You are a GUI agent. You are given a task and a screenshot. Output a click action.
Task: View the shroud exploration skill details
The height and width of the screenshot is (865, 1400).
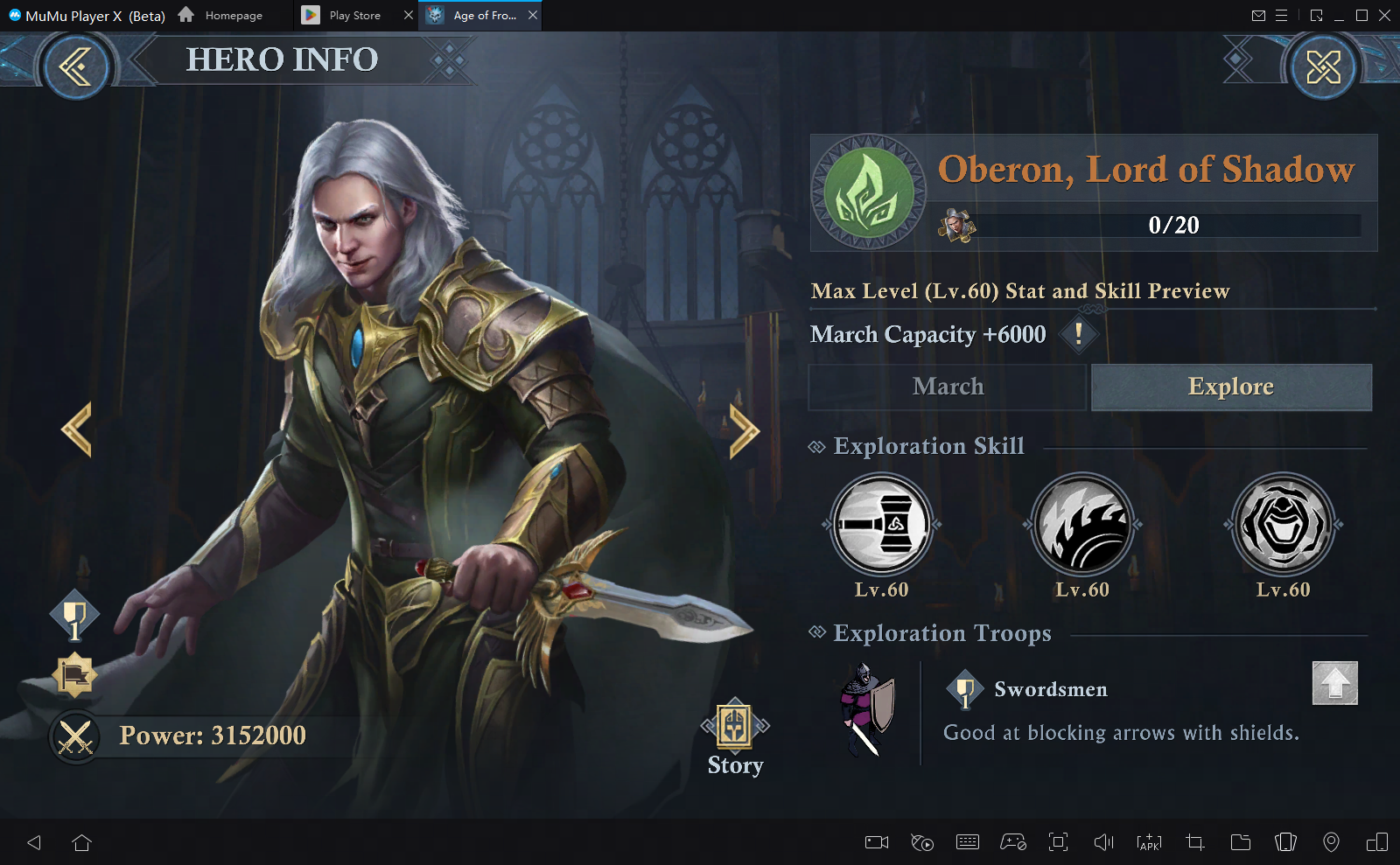(x=1282, y=525)
